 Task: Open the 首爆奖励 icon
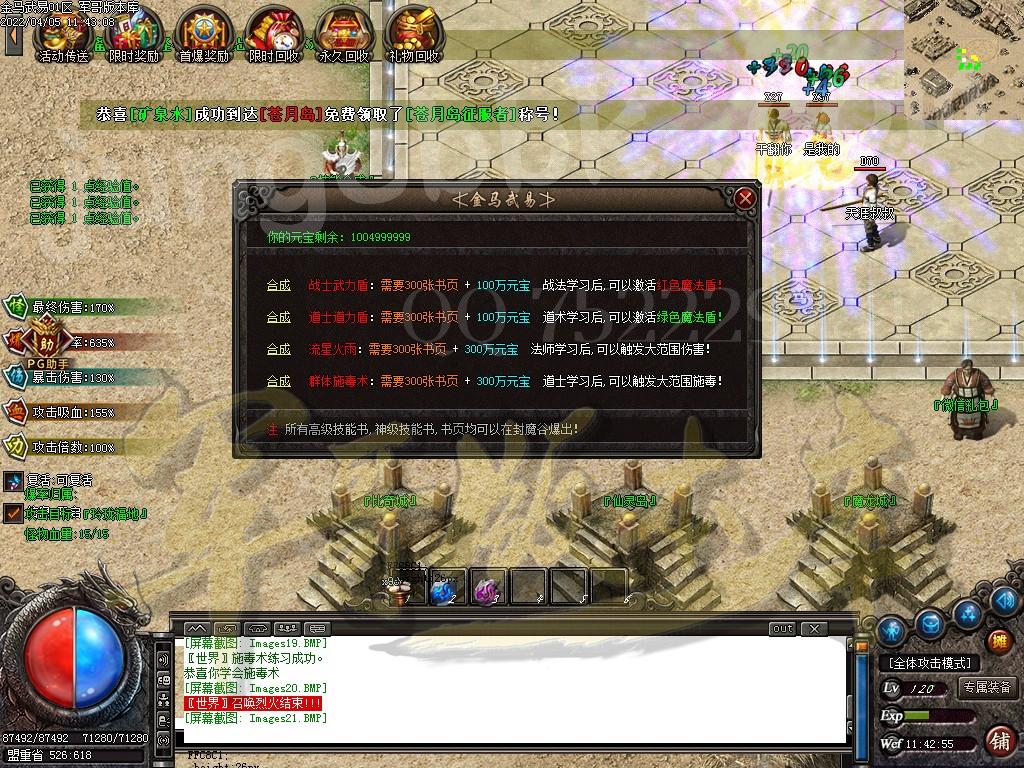tap(203, 35)
